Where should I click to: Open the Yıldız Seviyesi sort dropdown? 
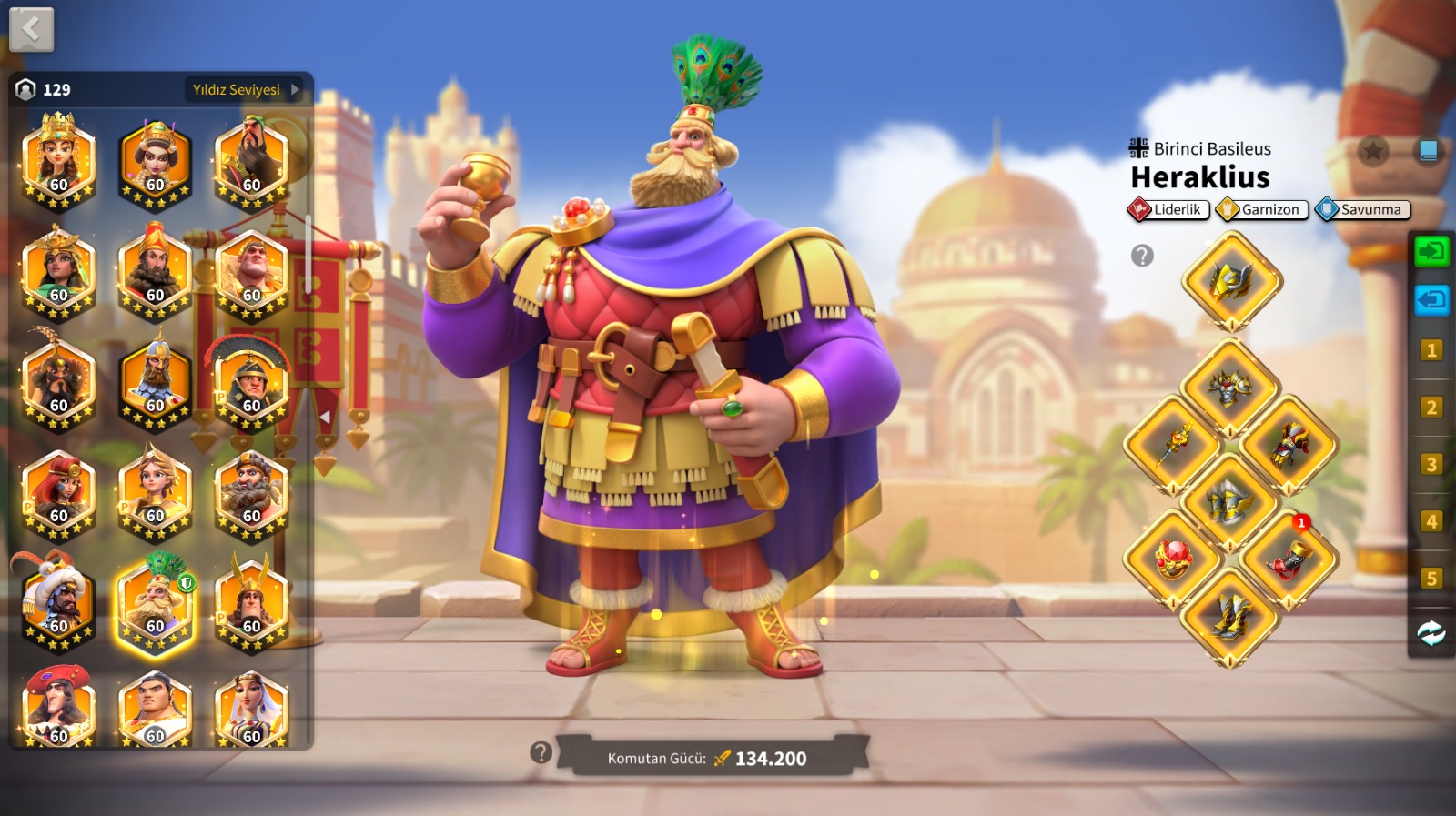[245, 89]
